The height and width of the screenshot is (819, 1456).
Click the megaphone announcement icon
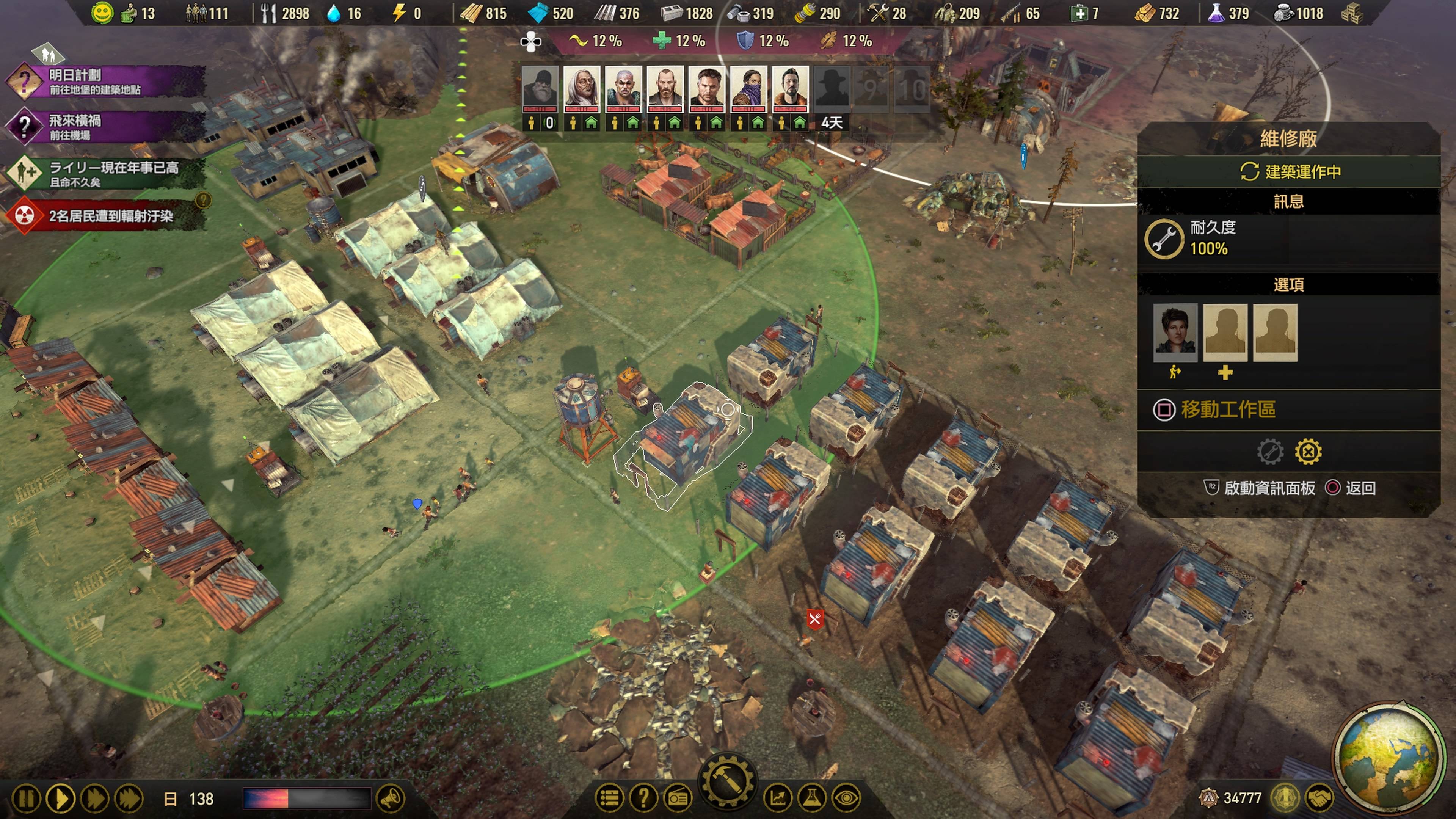tap(390, 799)
